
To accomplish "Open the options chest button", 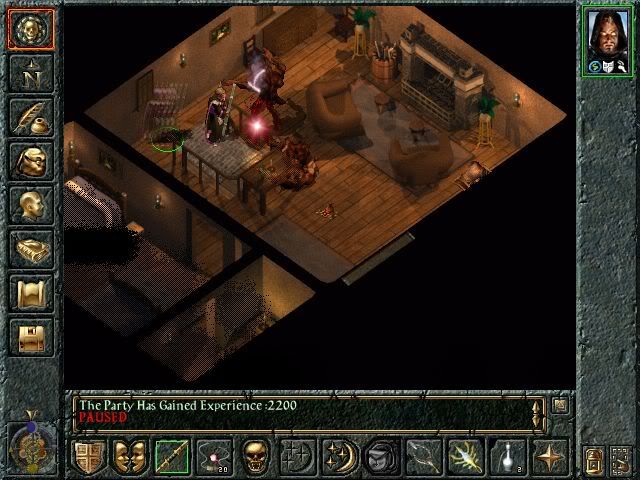I will coord(31,336).
